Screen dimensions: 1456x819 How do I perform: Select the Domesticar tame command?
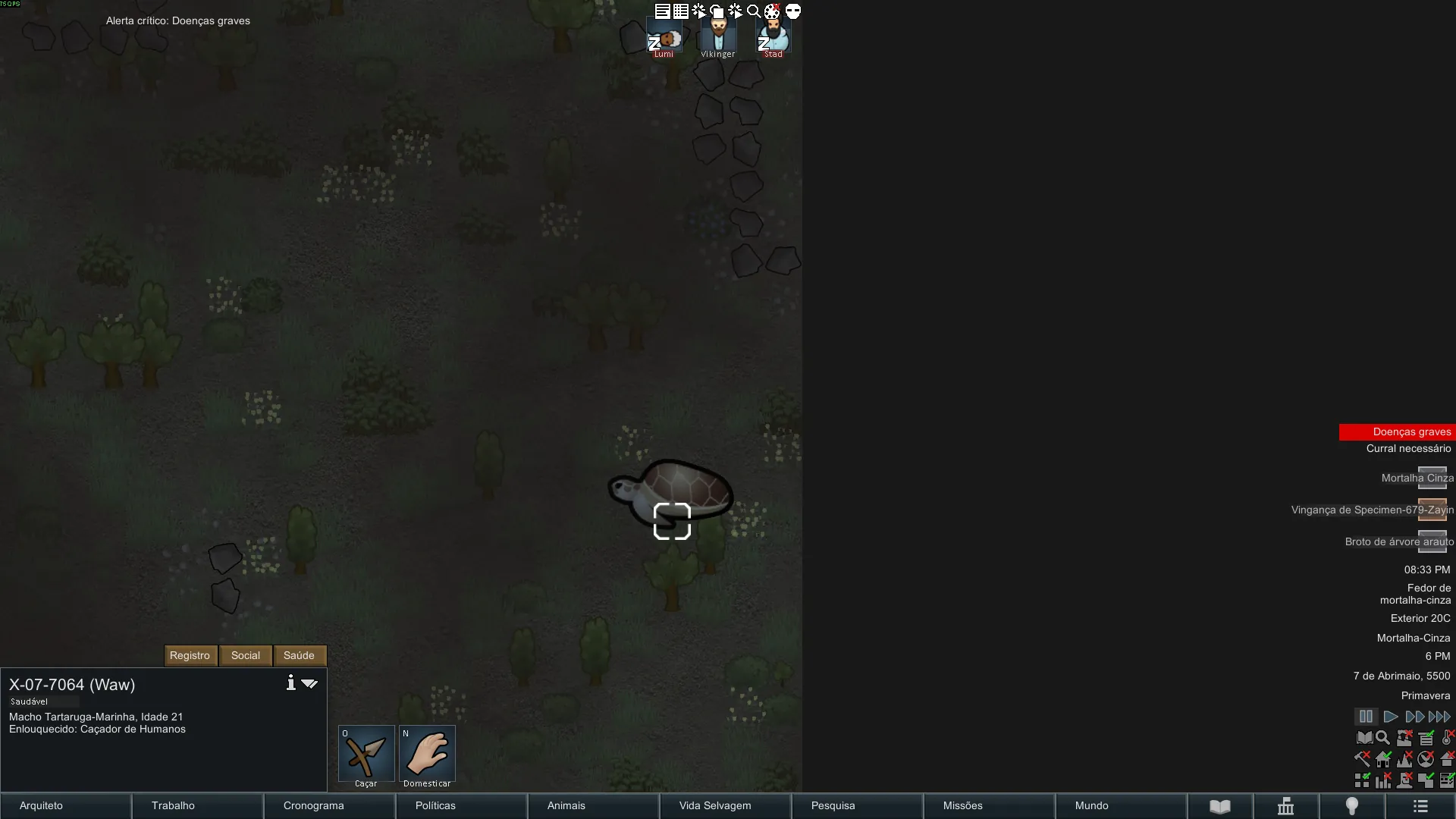point(427,755)
